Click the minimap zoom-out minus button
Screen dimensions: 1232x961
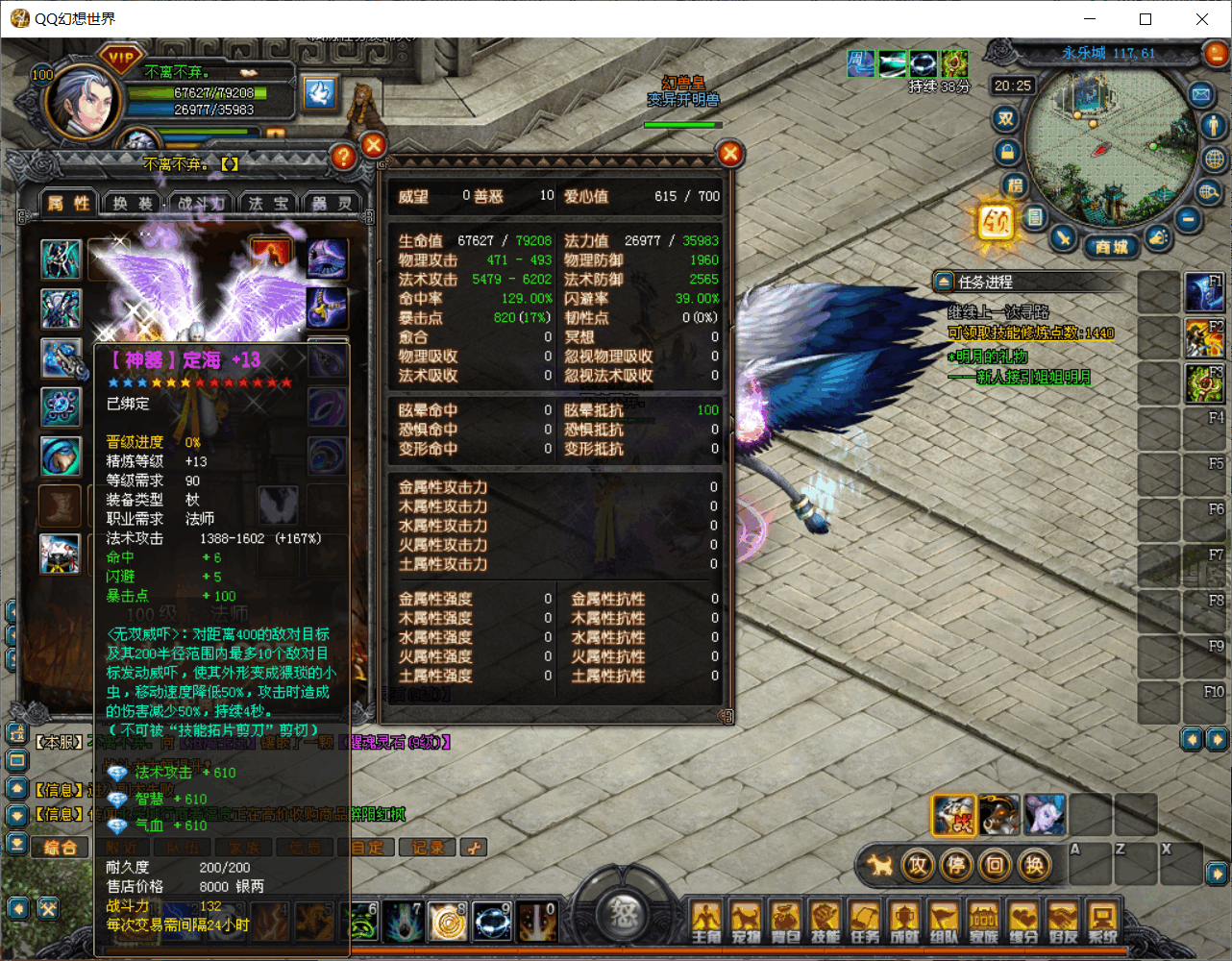(1188, 220)
